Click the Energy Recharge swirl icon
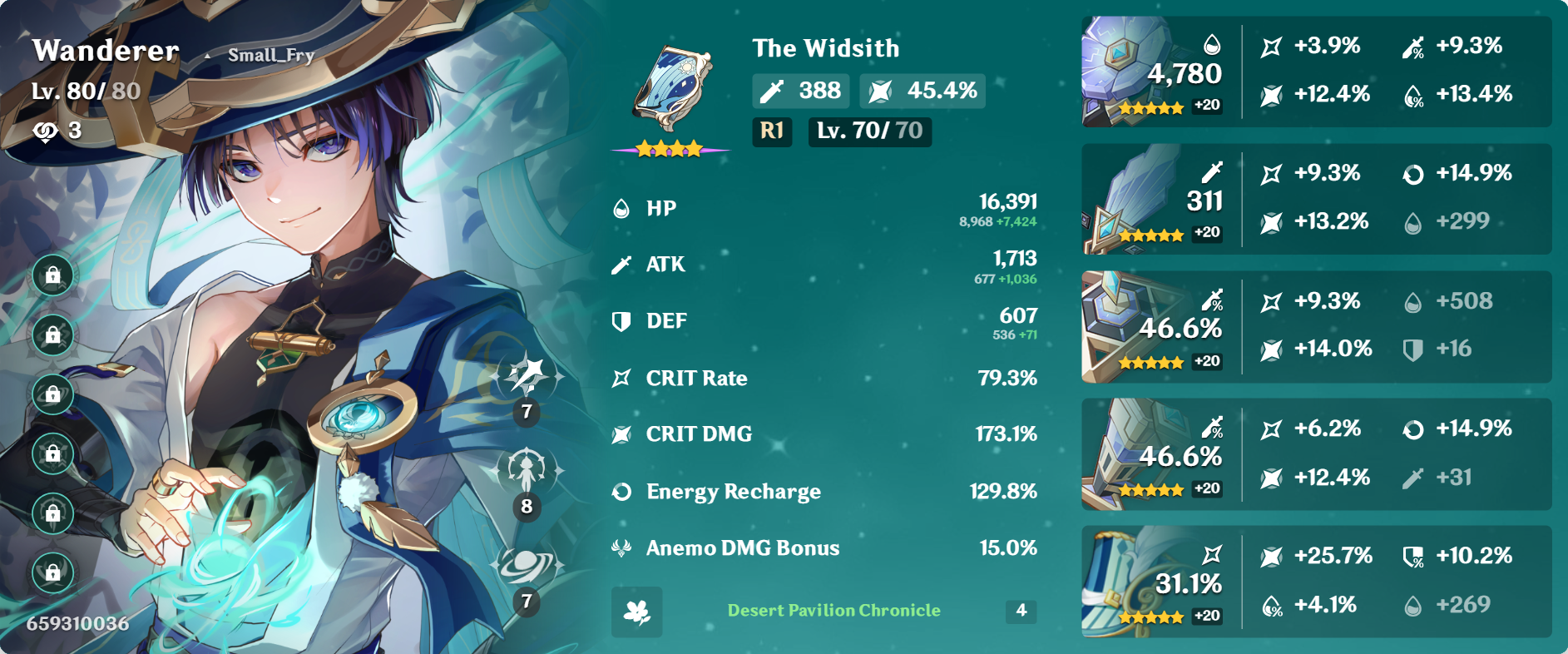 click(x=620, y=491)
